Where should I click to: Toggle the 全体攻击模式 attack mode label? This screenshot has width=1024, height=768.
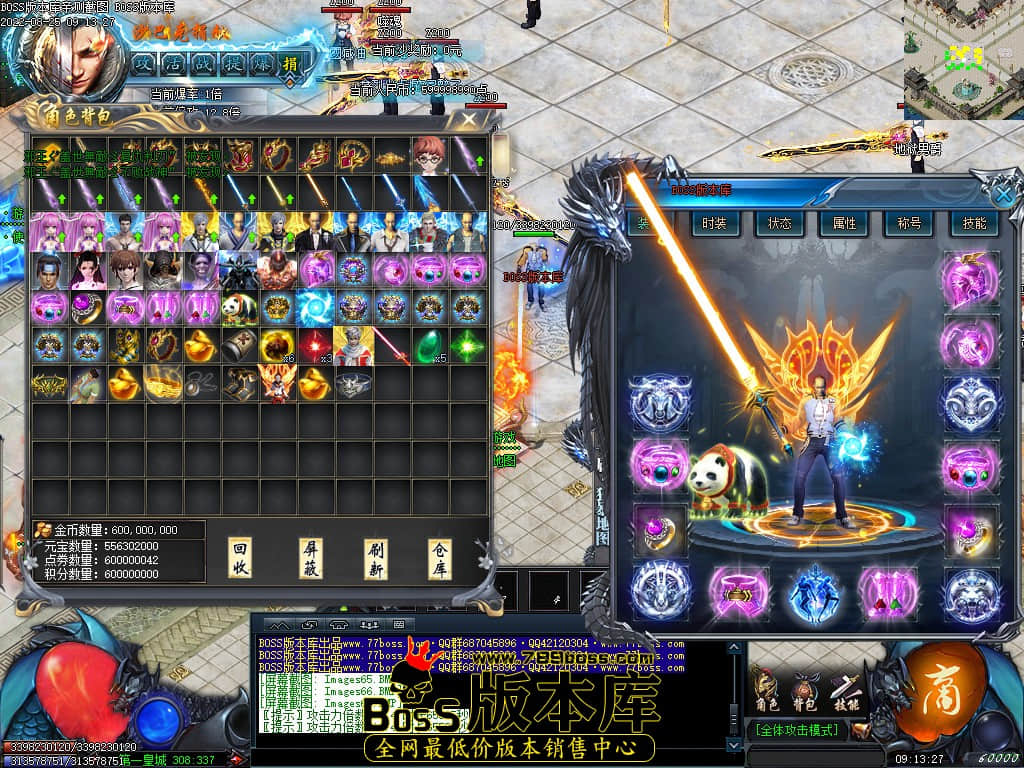coord(796,730)
